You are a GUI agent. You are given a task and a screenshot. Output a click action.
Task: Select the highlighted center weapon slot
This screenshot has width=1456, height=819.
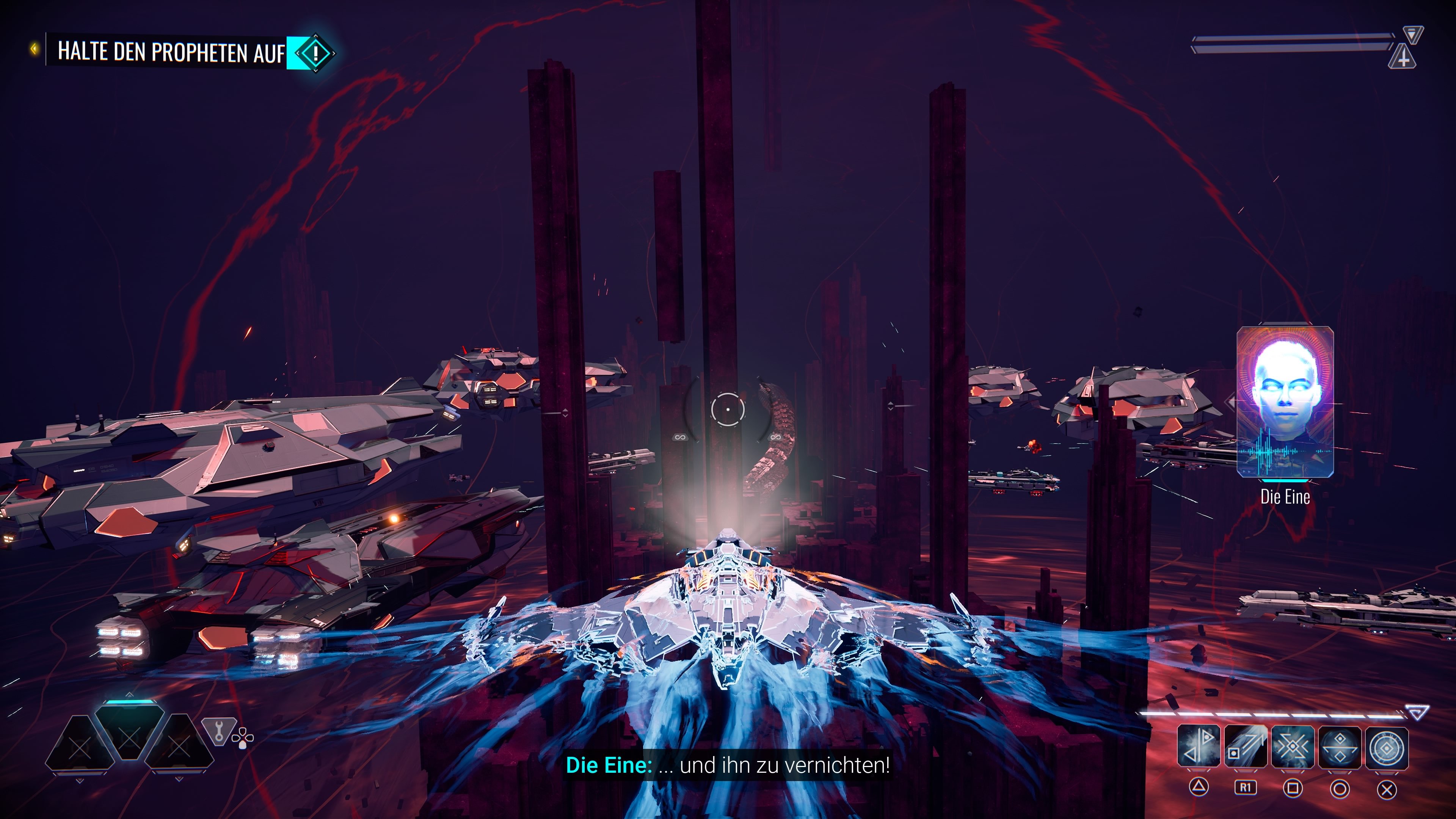click(129, 734)
